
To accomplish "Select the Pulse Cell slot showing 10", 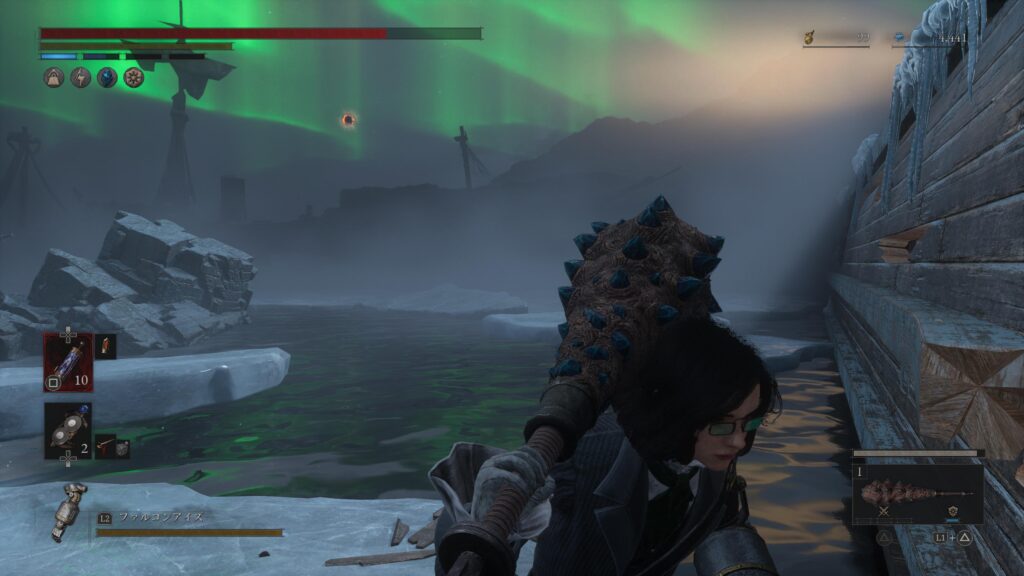I will click(x=68, y=361).
